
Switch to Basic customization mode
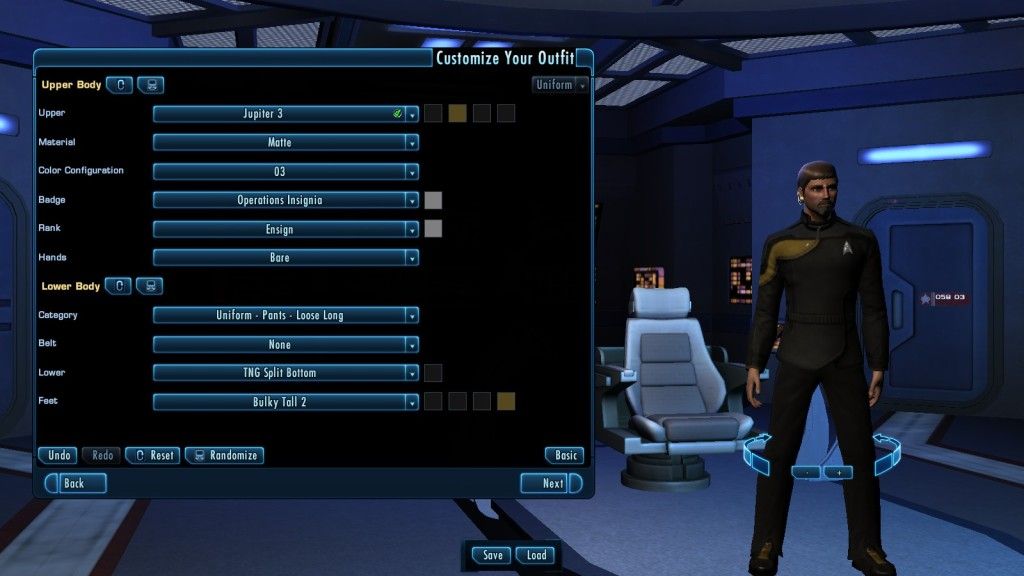[x=565, y=455]
